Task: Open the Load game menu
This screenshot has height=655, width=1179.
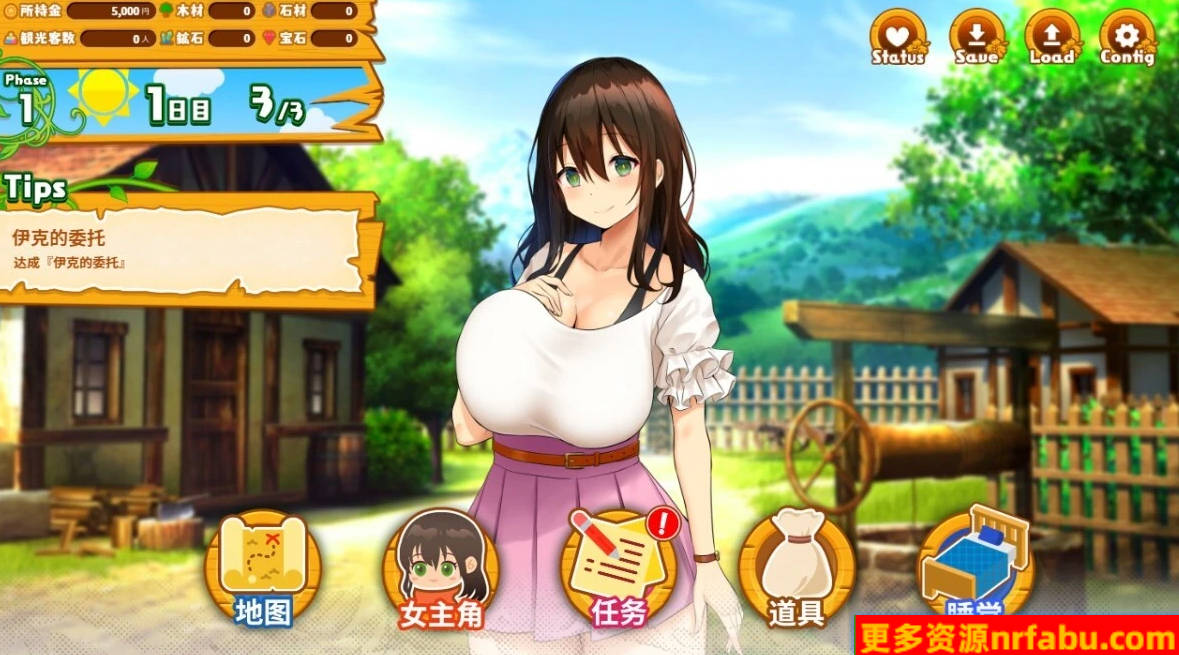Action: pos(1051,38)
